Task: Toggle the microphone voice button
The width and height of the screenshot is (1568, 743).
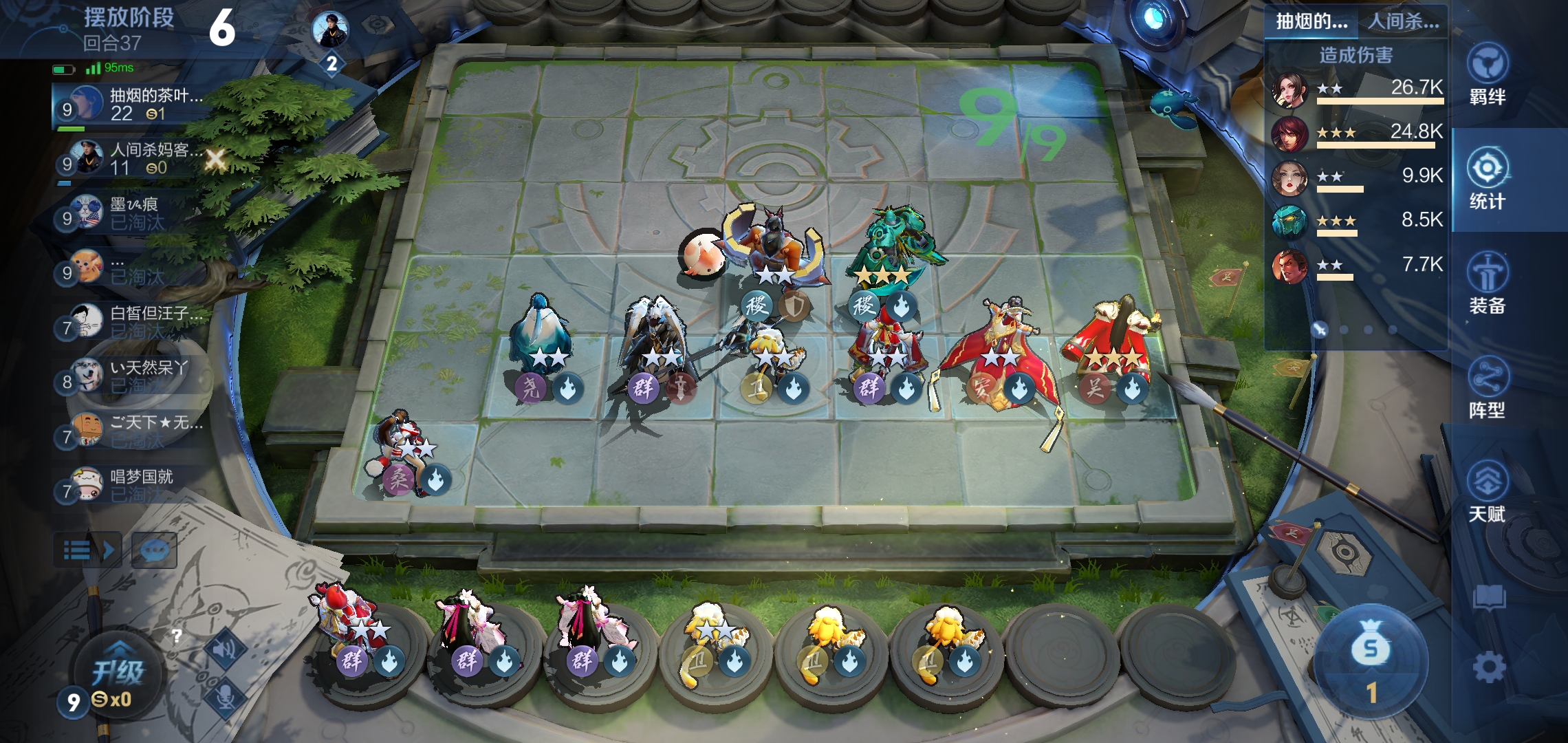Action: coord(226,696)
